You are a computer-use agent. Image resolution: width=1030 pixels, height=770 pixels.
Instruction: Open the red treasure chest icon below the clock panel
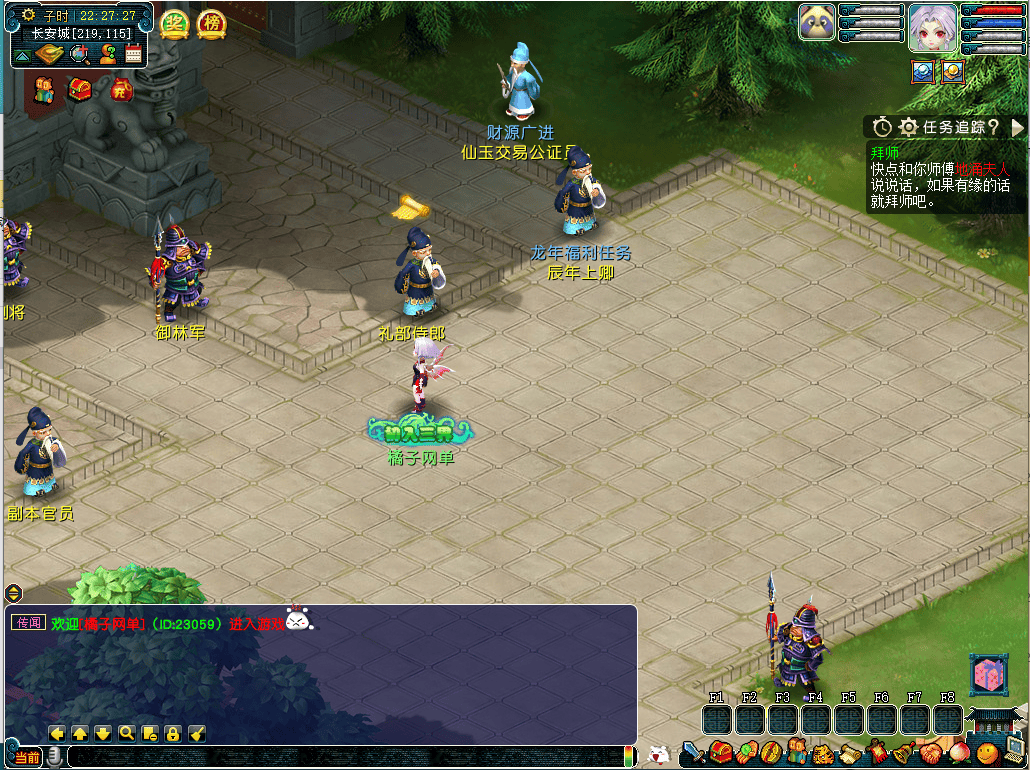point(80,90)
